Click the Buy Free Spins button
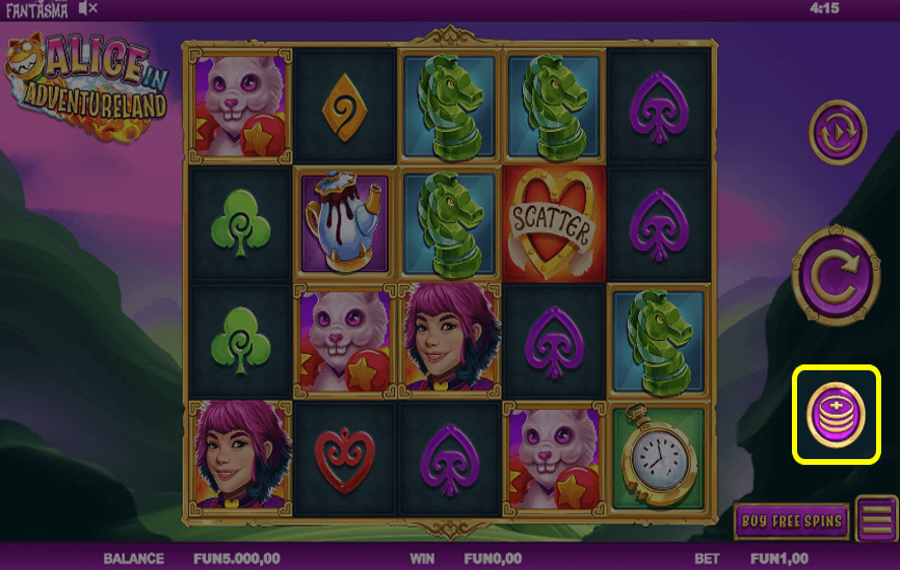 [791, 521]
